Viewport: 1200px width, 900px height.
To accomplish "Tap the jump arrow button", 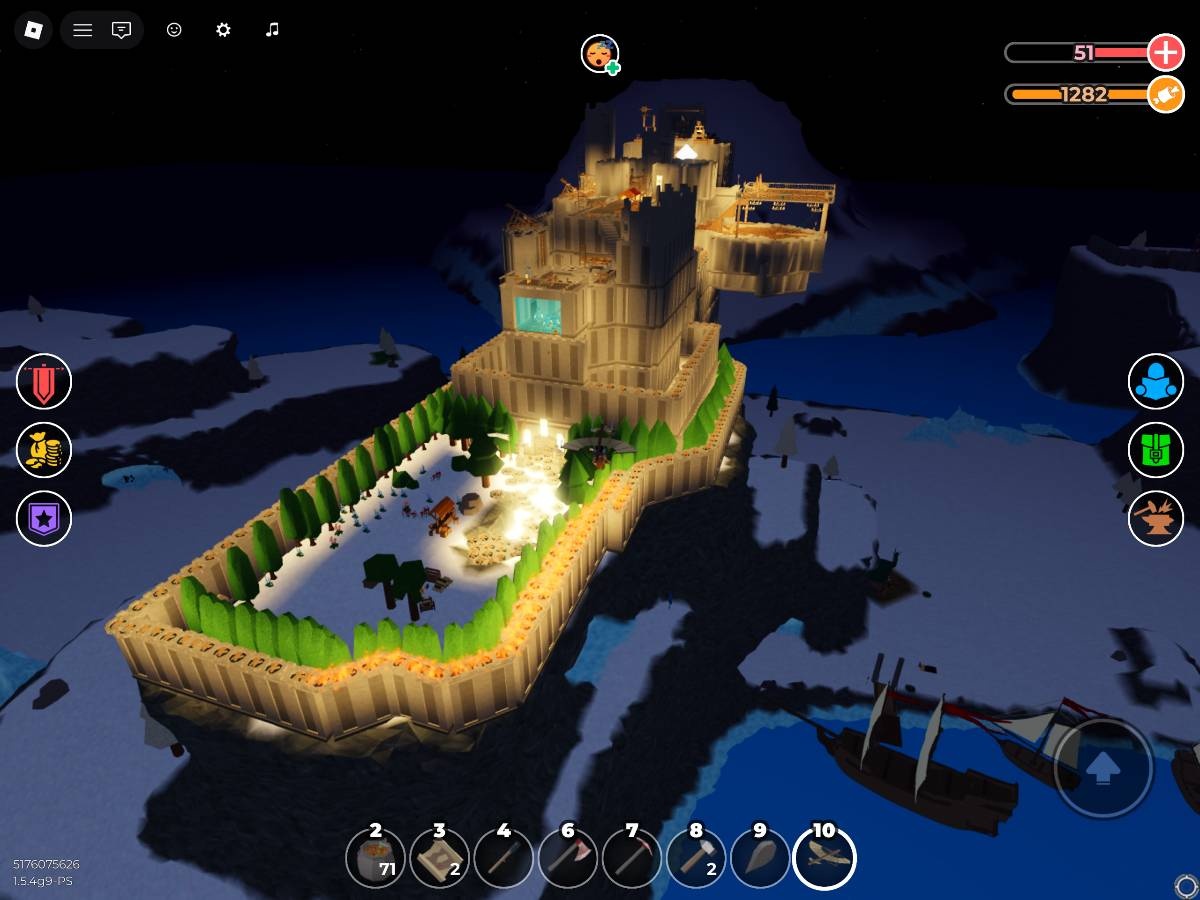I will 1103,768.
